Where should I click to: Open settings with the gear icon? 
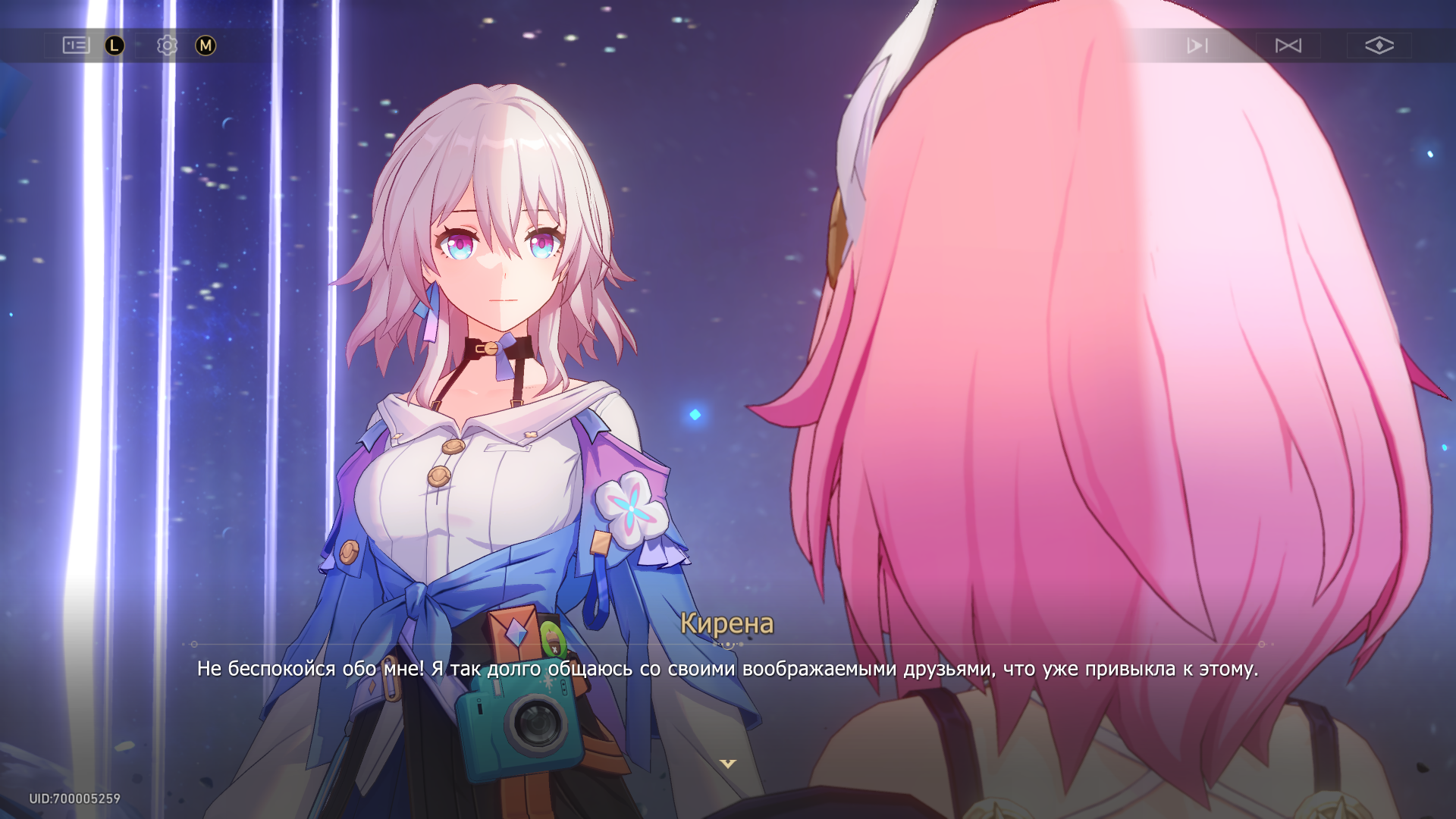[167, 45]
